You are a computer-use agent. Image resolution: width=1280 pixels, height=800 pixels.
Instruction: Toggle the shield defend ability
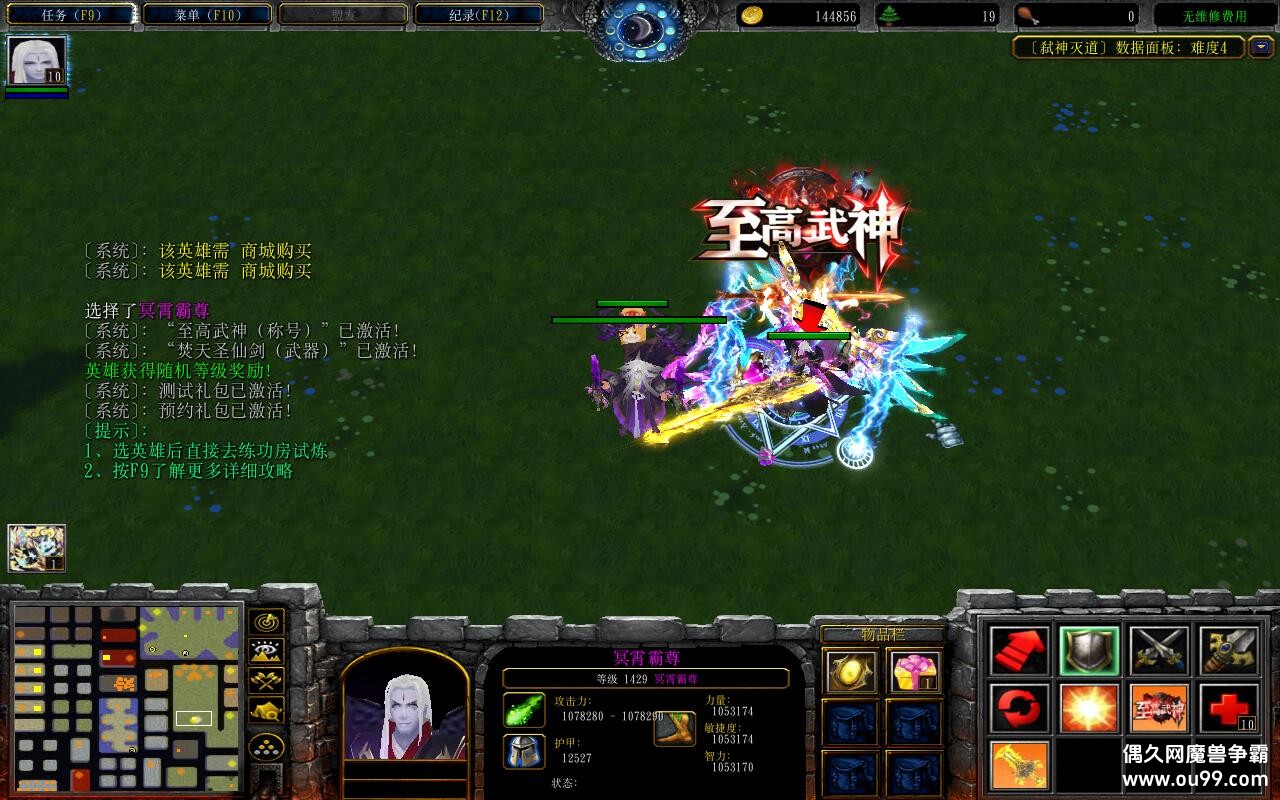(x=1090, y=650)
